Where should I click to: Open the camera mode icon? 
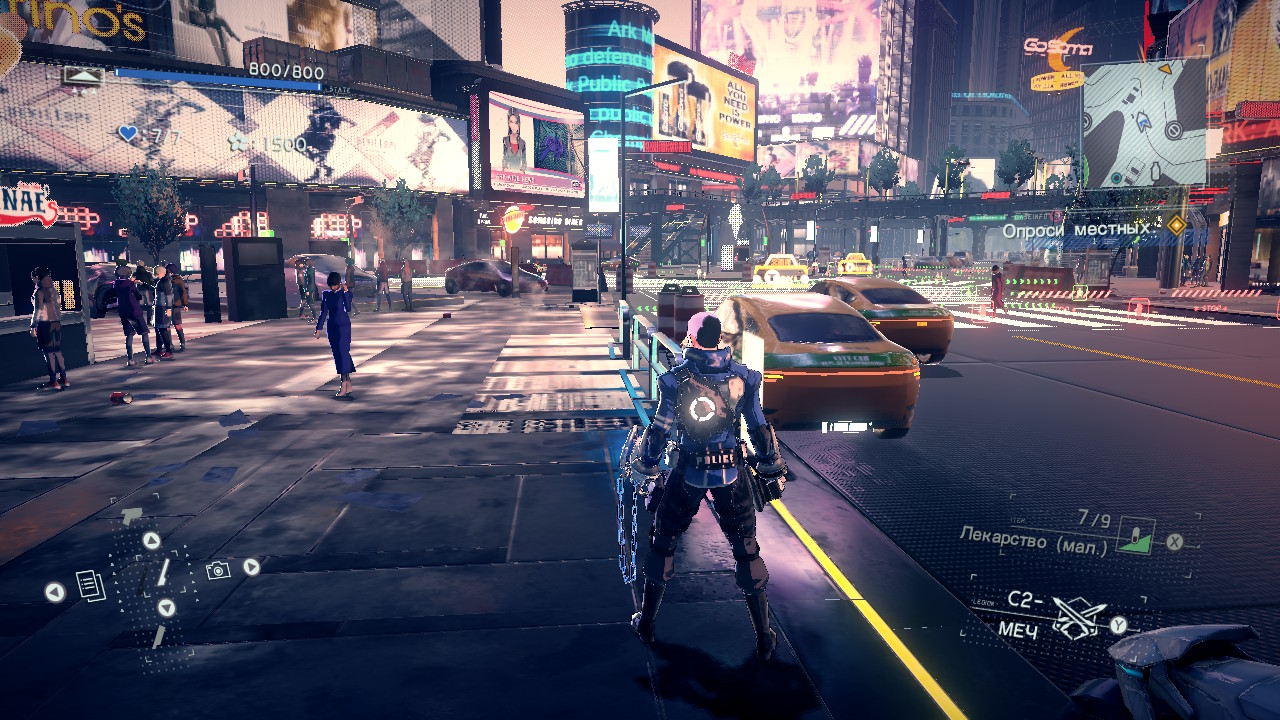217,570
